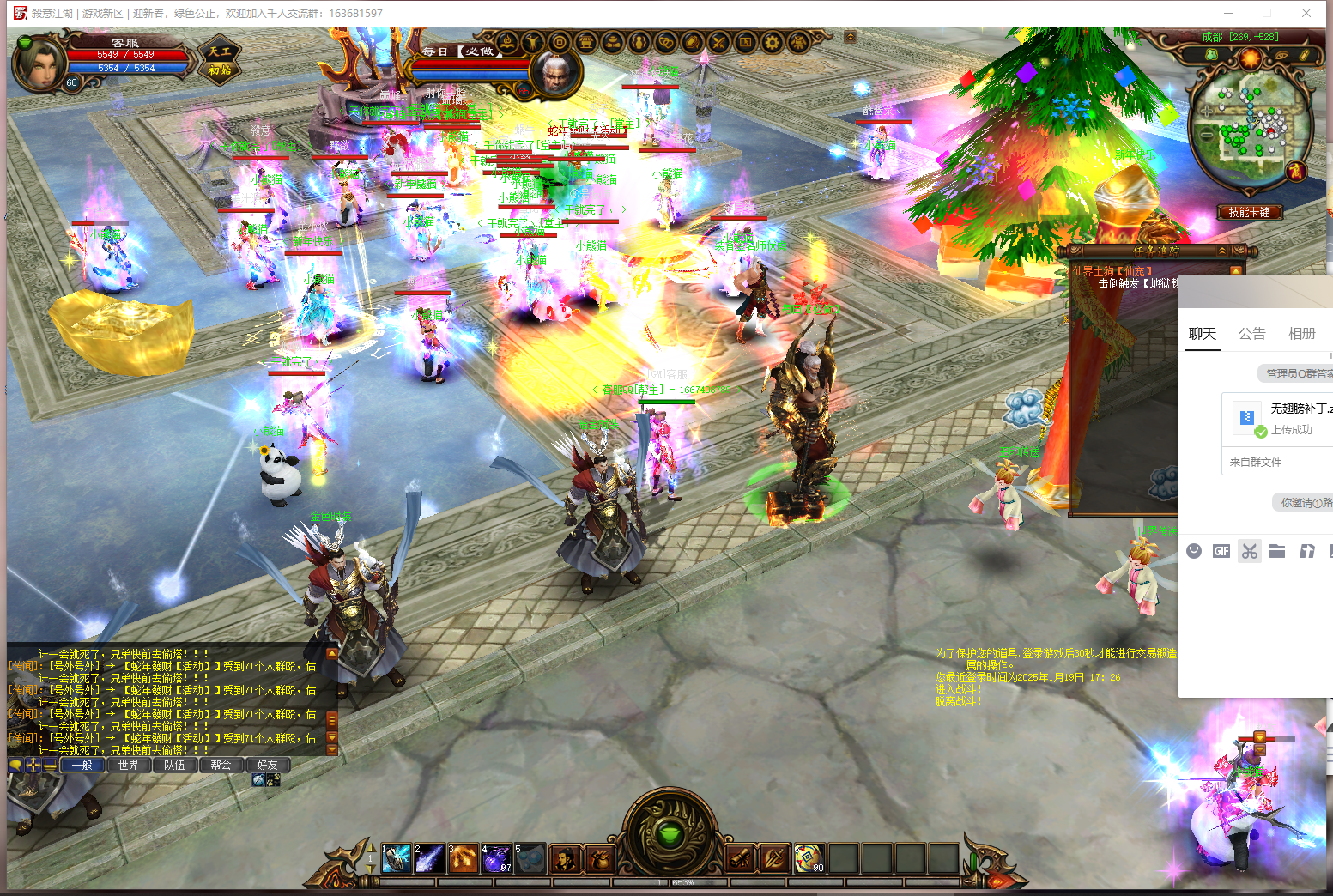The width and height of the screenshot is (1333, 896).
Task: Activate the lightning fist skill slot 1
Action: [x=396, y=858]
